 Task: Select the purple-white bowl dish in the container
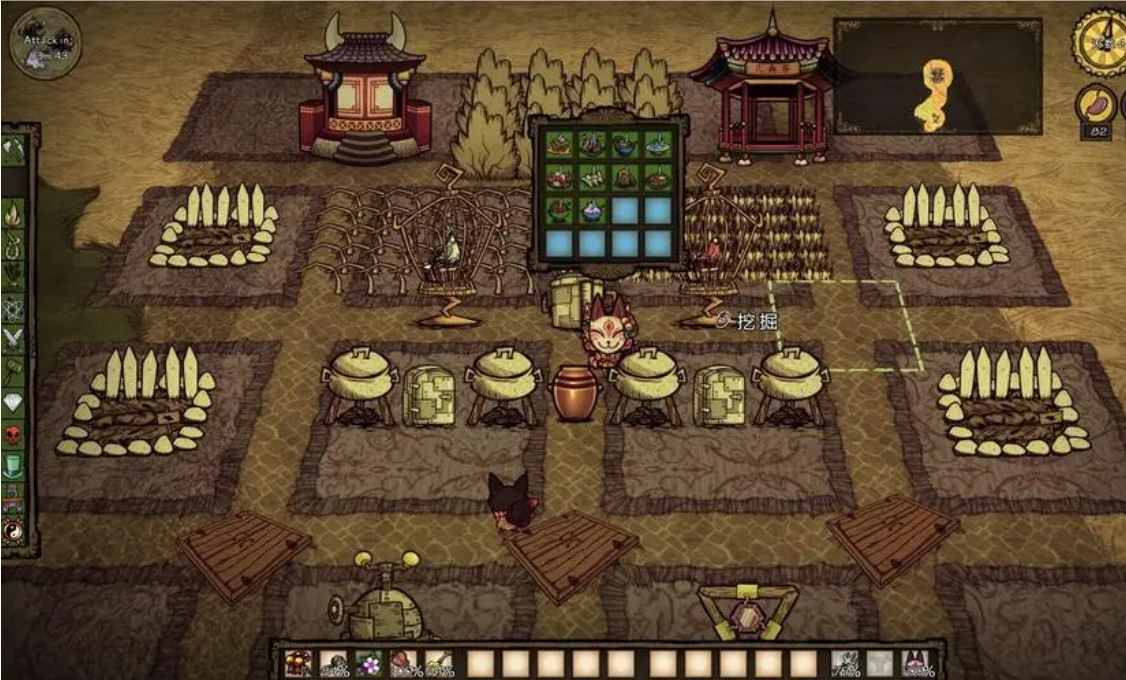point(592,211)
